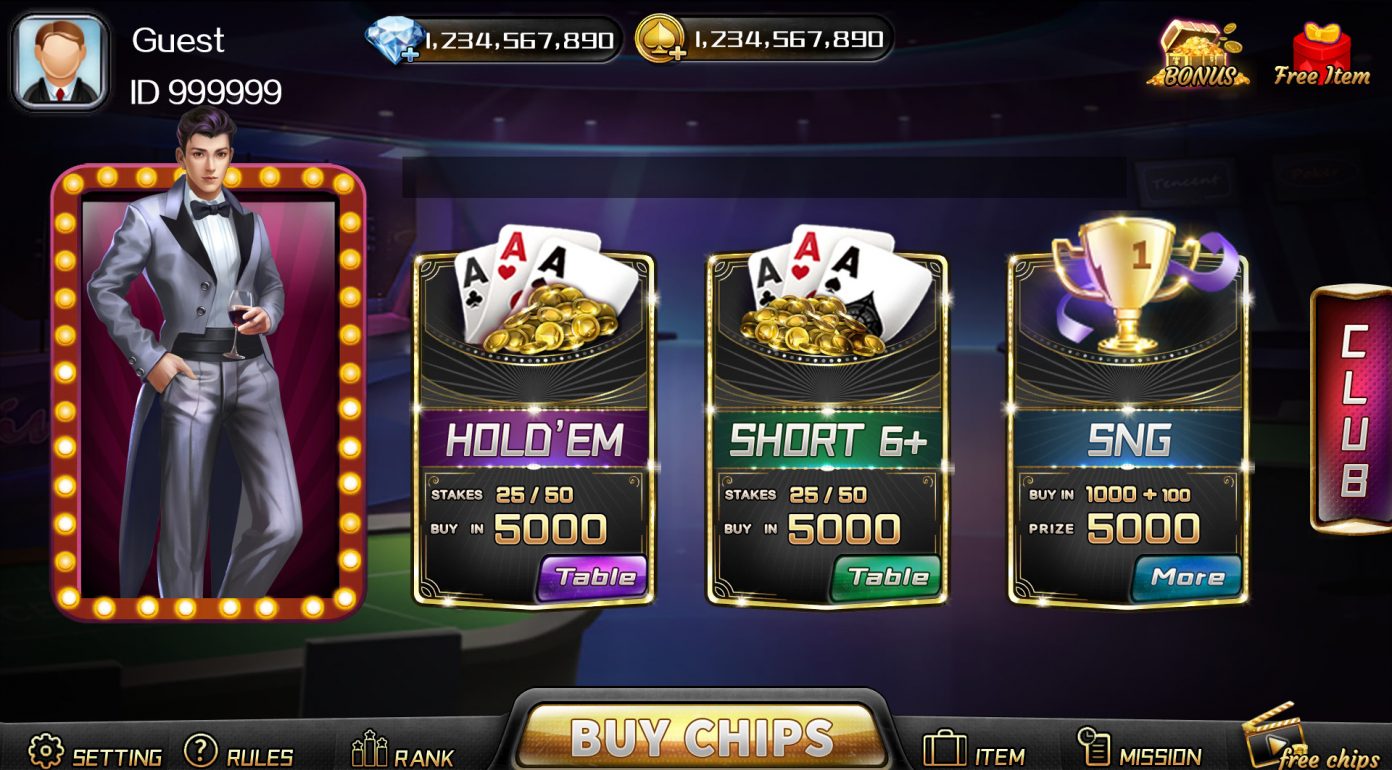Join a Hold'em table with purple Table button
Image resolution: width=1392 pixels, height=770 pixels.
click(593, 577)
